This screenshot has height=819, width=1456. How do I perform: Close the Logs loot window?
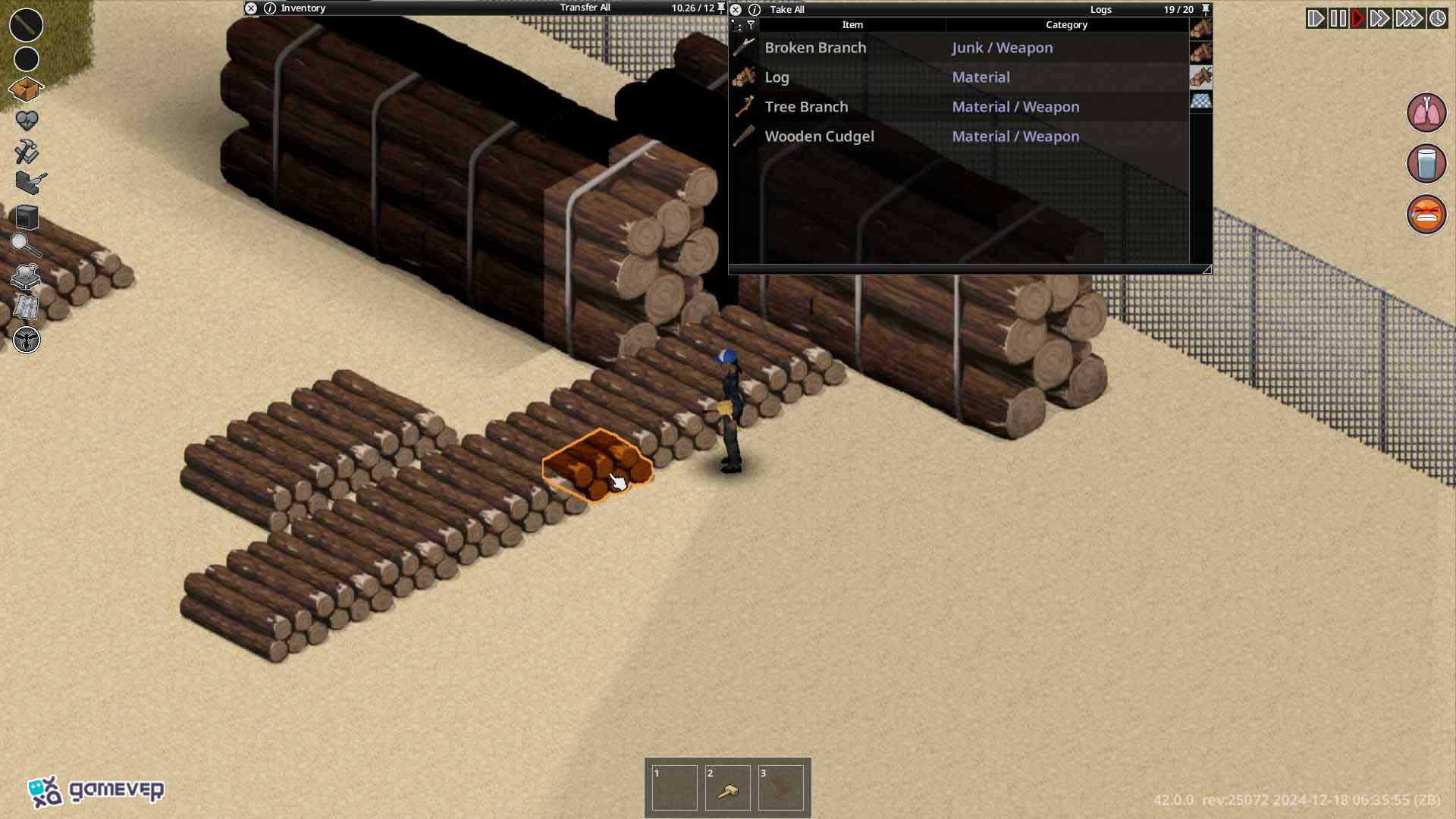736,9
